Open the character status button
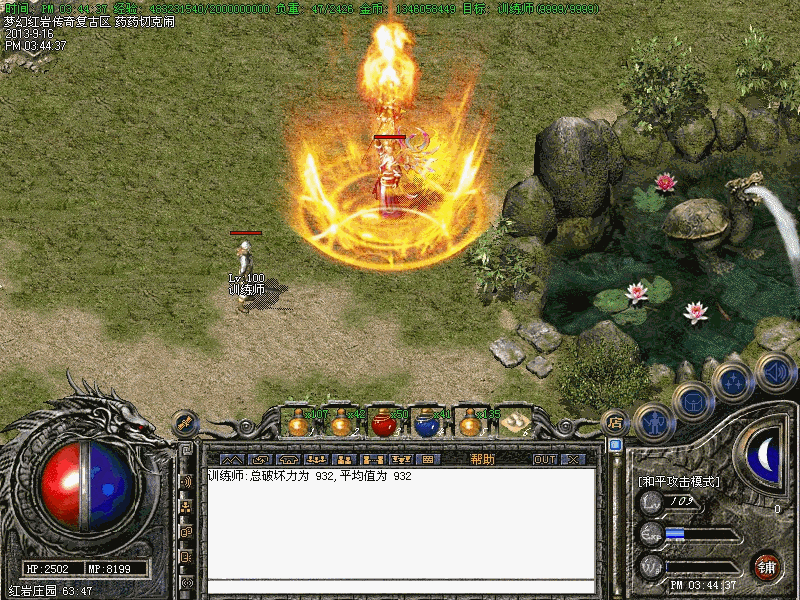Image resolution: width=800 pixels, height=600 pixels. (x=654, y=420)
